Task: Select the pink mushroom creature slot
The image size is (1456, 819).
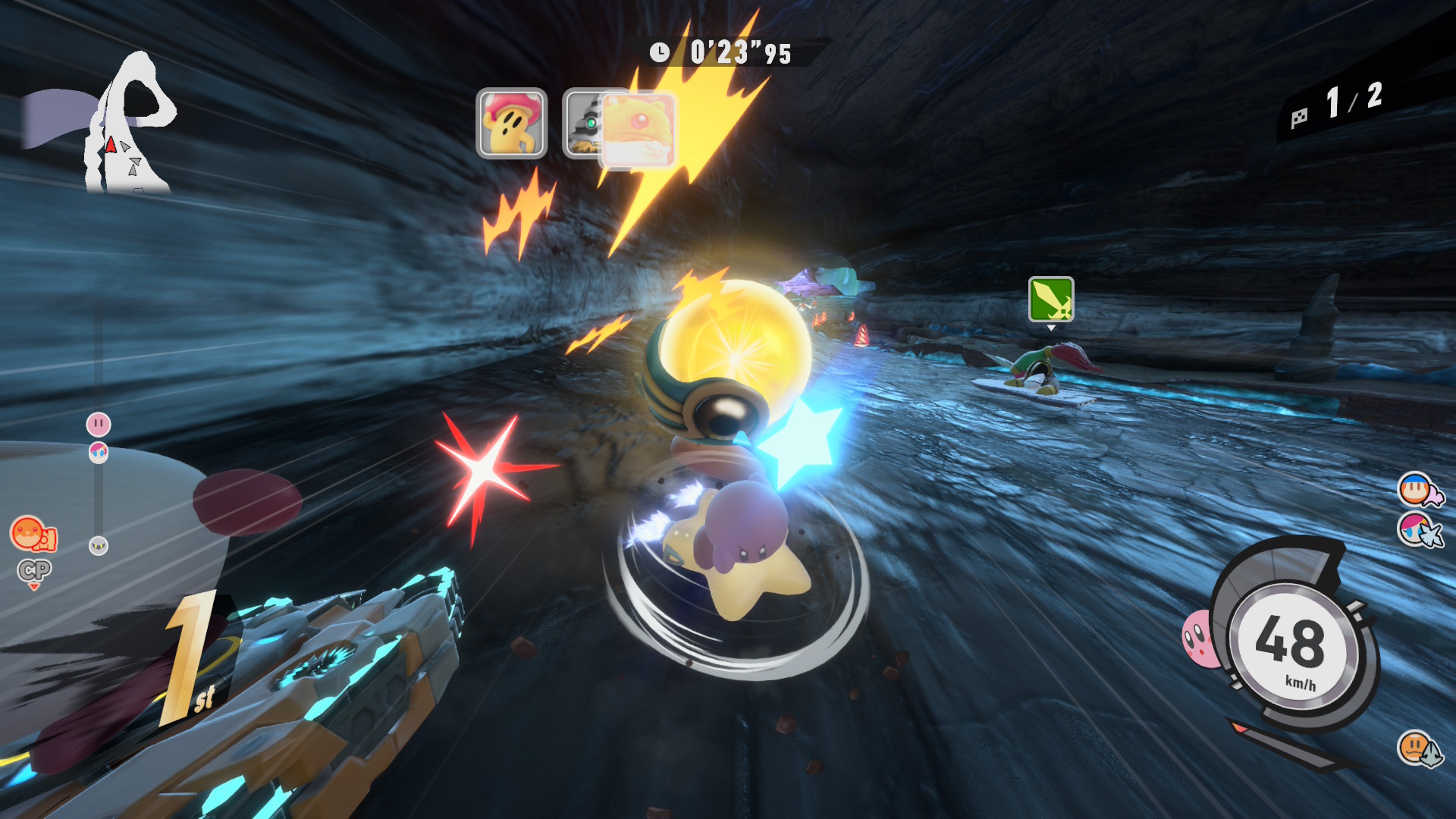Action: (x=511, y=123)
